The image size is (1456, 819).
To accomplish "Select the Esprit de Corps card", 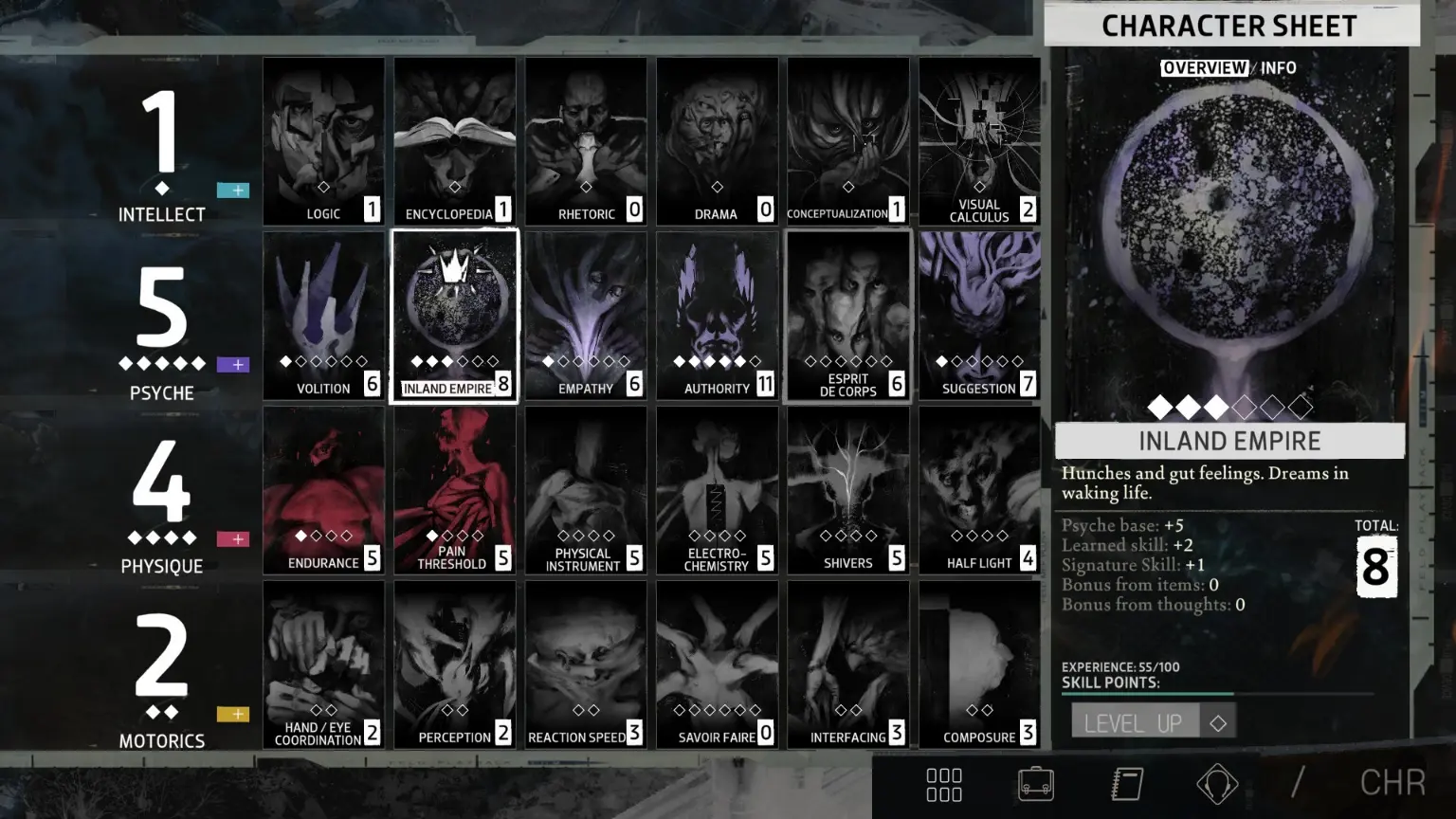I will pyautogui.click(x=848, y=316).
